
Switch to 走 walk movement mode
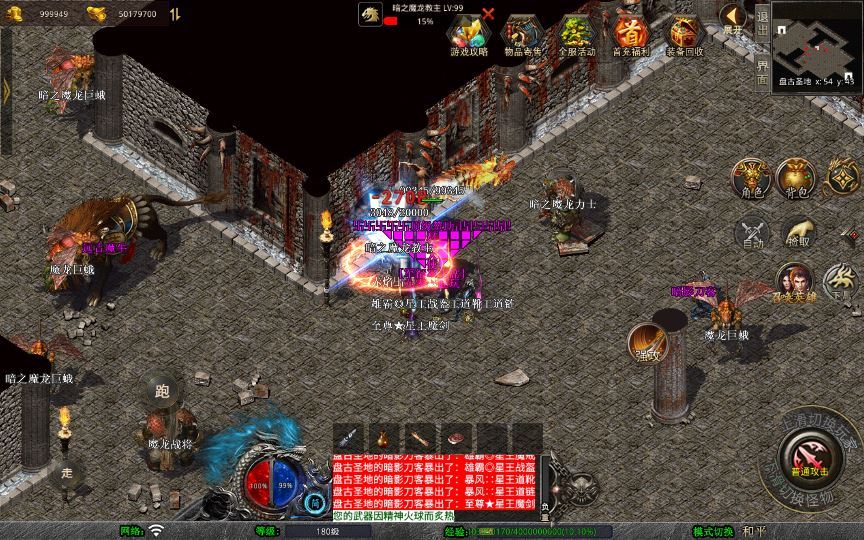click(x=67, y=471)
